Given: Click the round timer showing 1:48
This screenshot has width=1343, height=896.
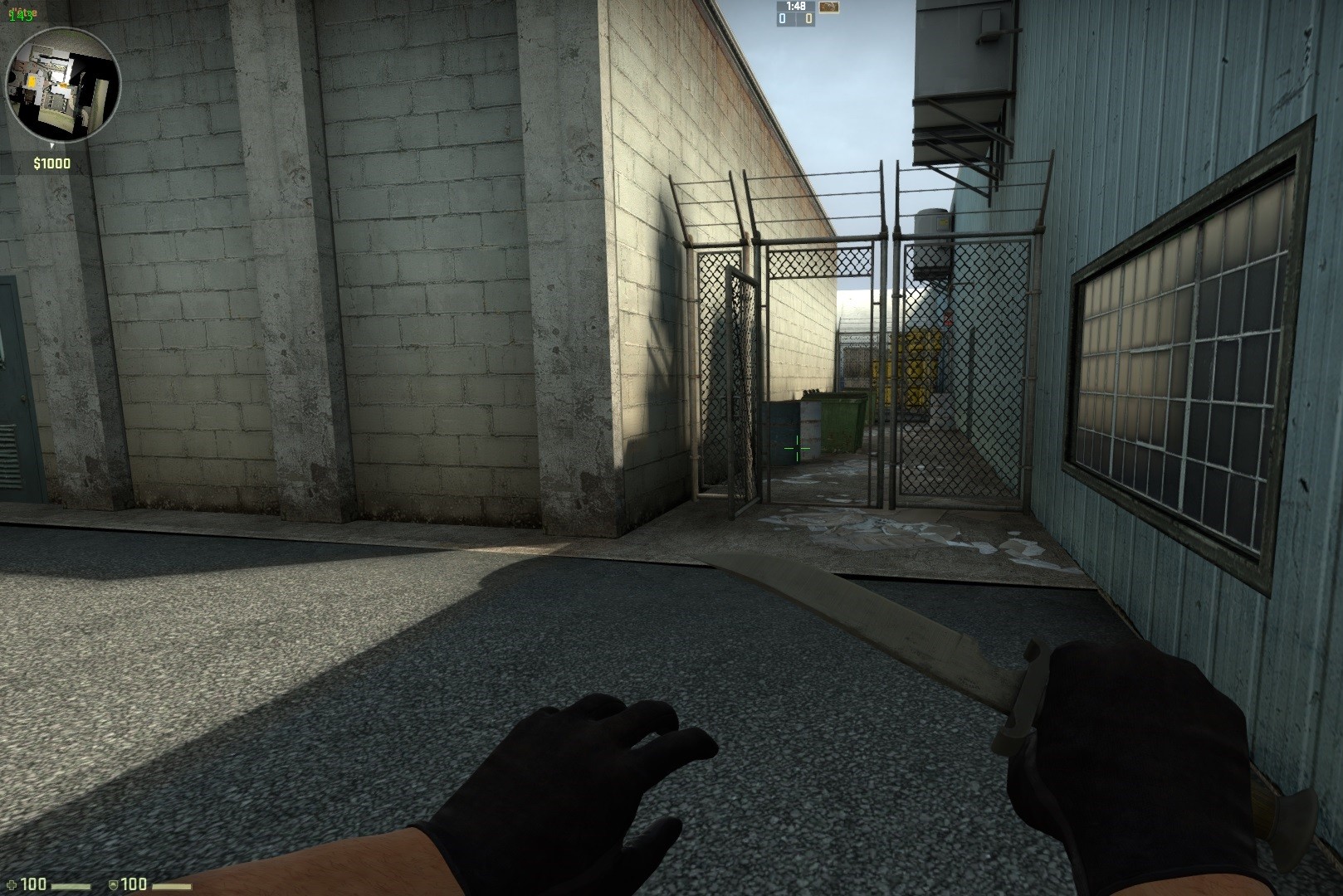Looking at the screenshot, I should [x=795, y=7].
